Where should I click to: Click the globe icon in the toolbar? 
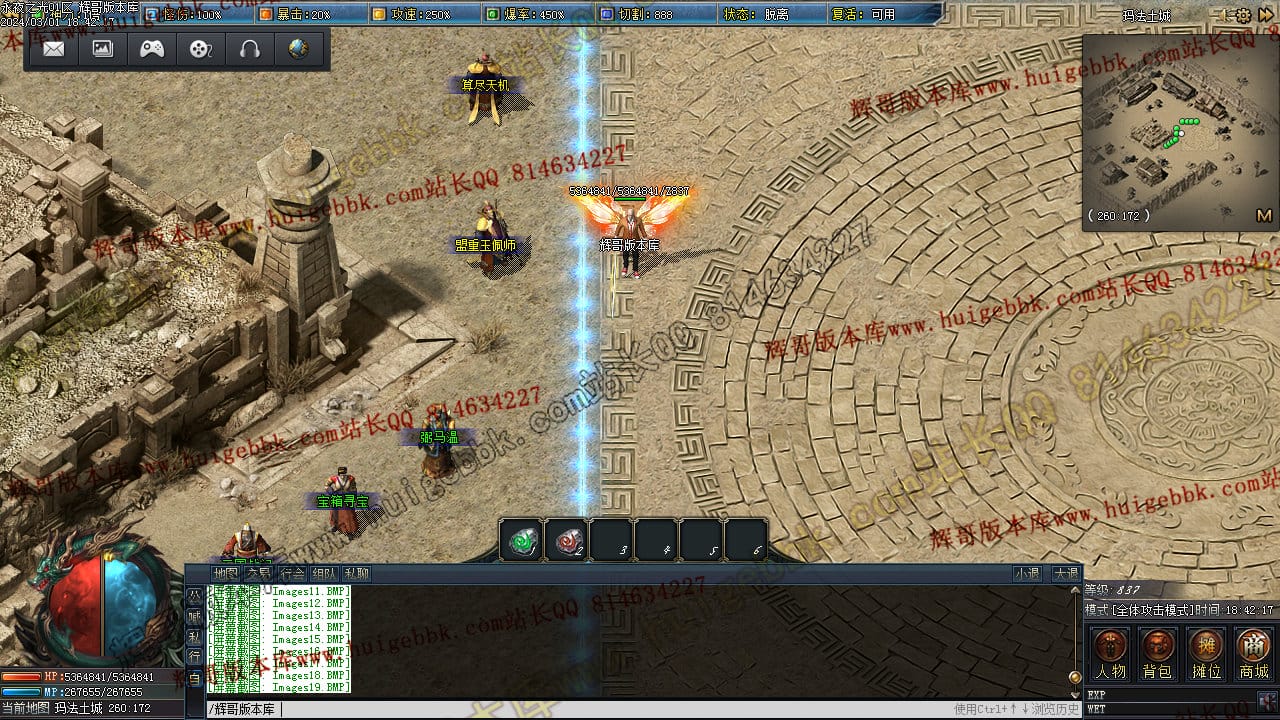tap(299, 49)
